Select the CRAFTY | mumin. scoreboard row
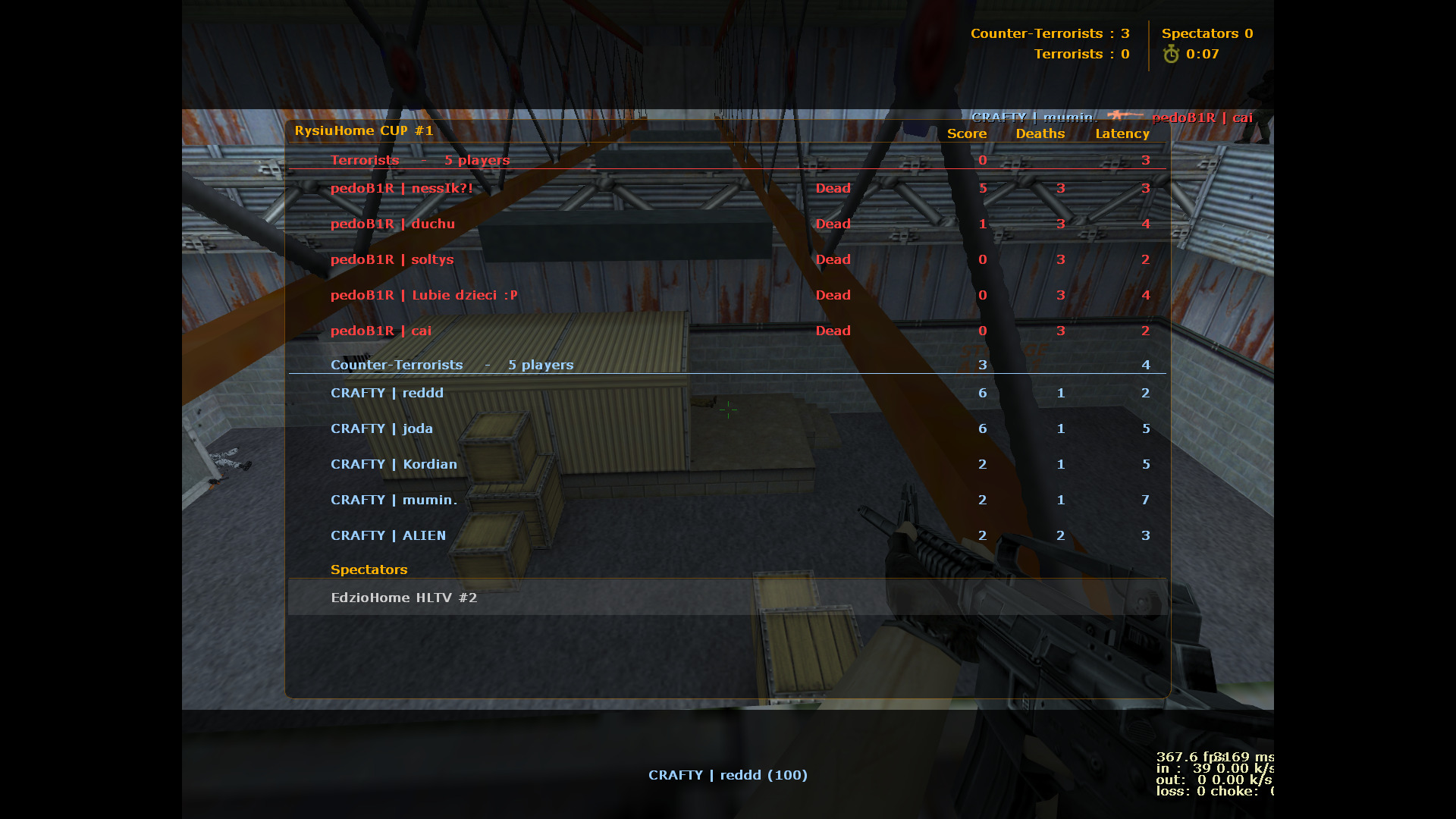 coord(394,500)
